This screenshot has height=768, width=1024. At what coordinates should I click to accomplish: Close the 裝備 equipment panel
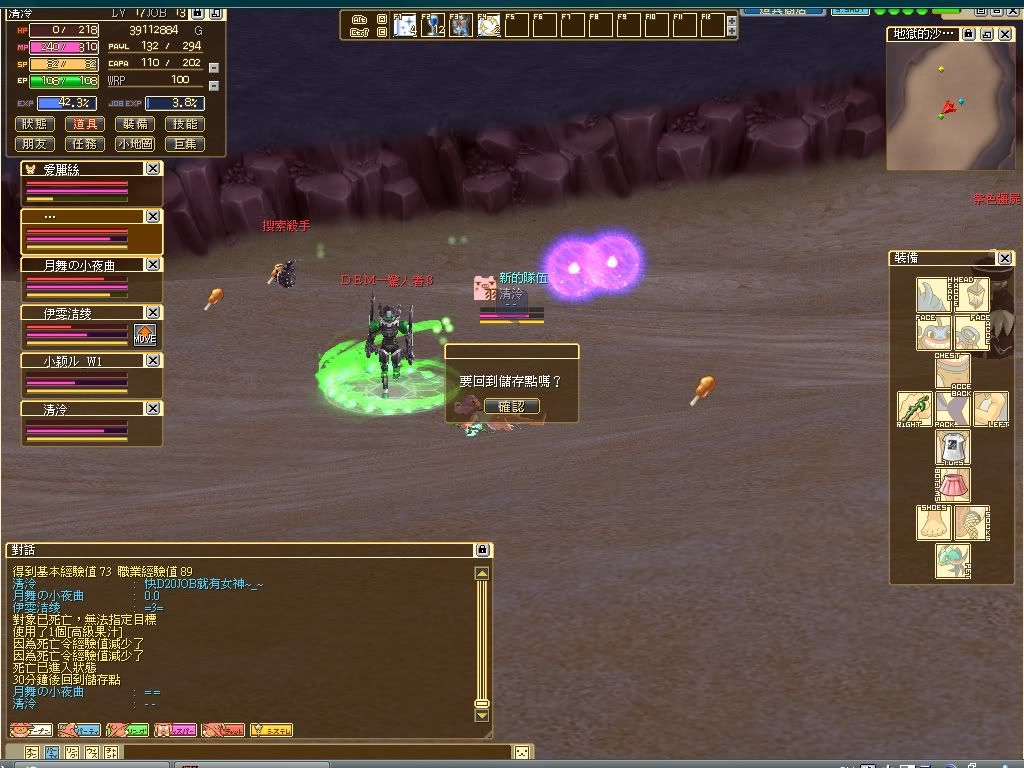pyautogui.click(x=993, y=258)
